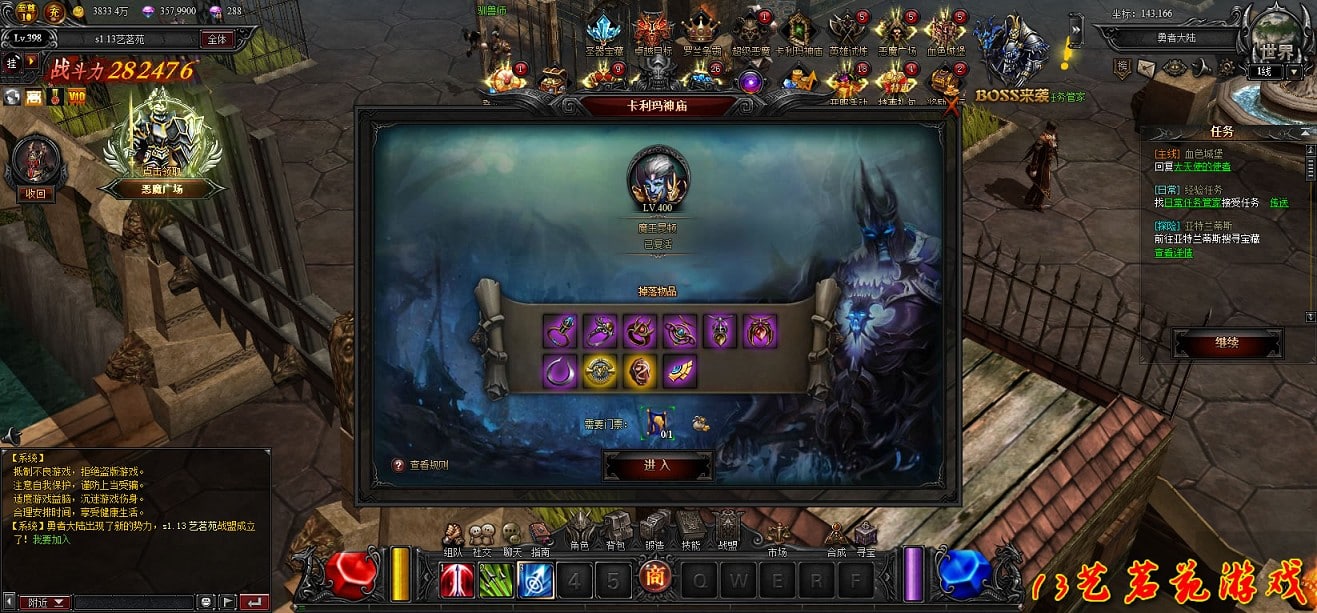The image size is (1317, 613).
Task: Open the 圣器宝藏 crystal icon
Action: (x=604, y=31)
